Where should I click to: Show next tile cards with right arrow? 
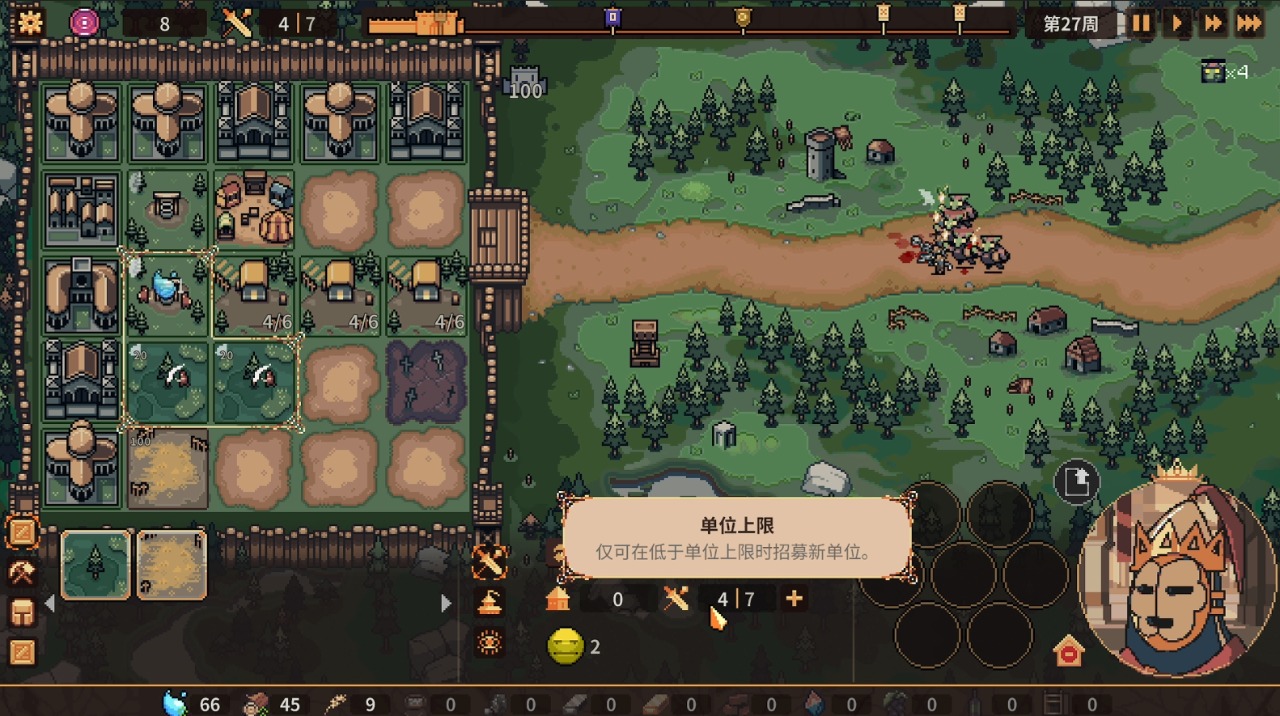(x=446, y=603)
